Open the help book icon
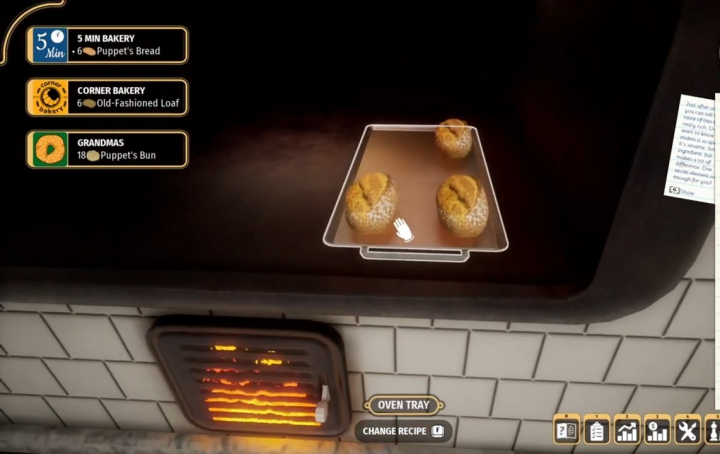Viewport: 720px width, 454px height. pyautogui.click(x=566, y=431)
